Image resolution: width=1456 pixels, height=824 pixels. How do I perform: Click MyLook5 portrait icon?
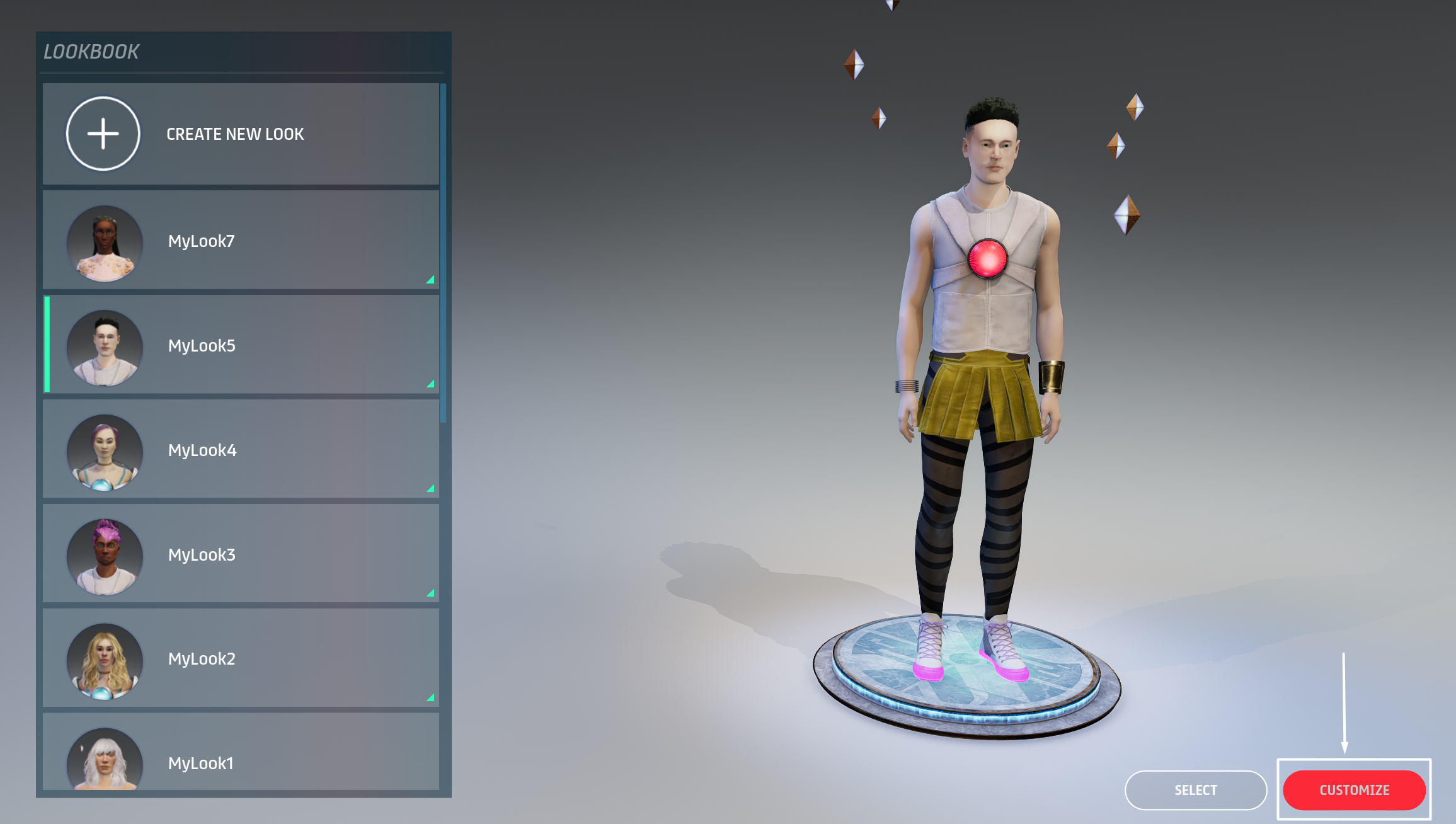point(104,347)
